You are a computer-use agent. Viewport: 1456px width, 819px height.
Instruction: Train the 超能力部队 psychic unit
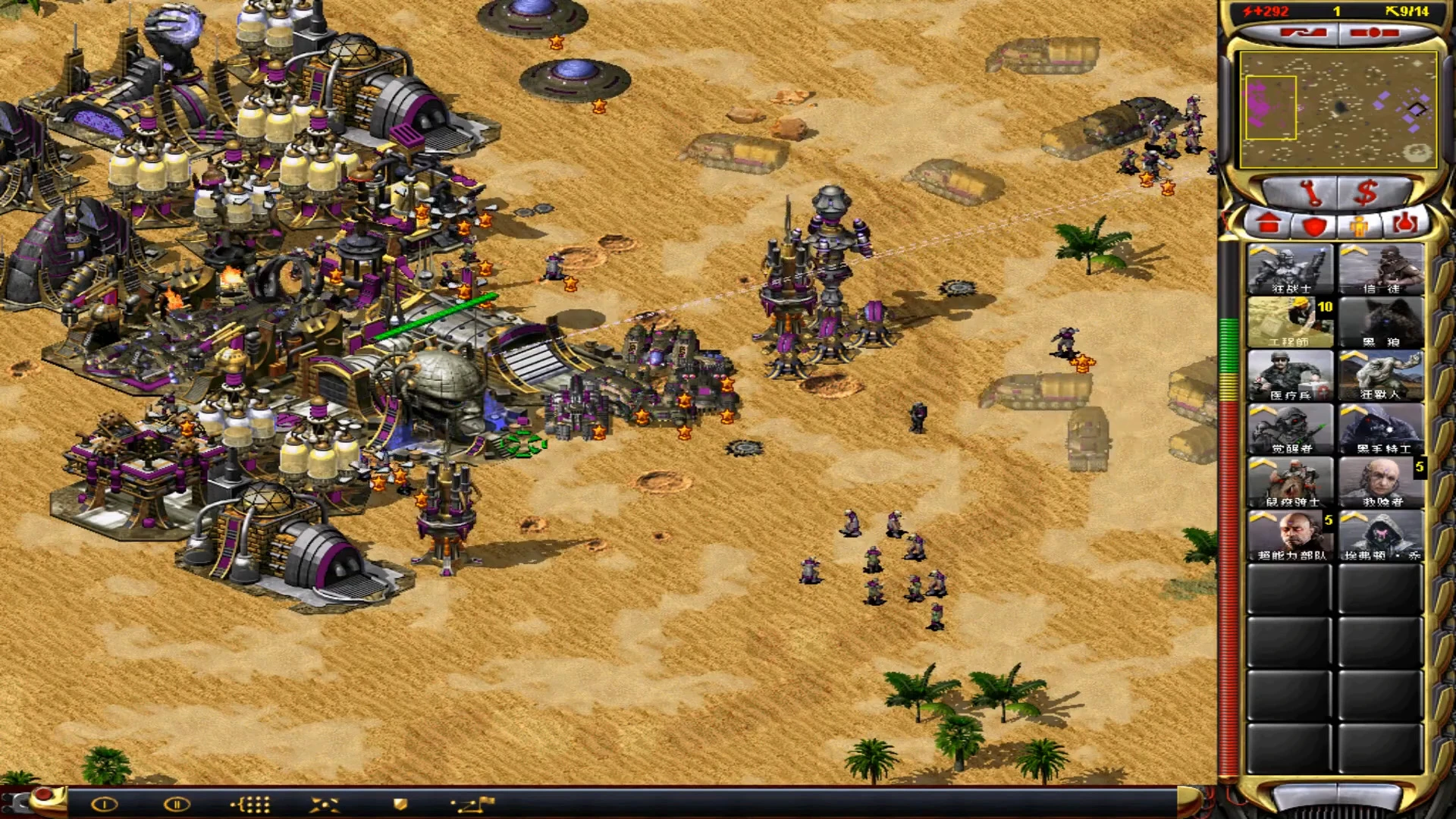tap(1290, 535)
